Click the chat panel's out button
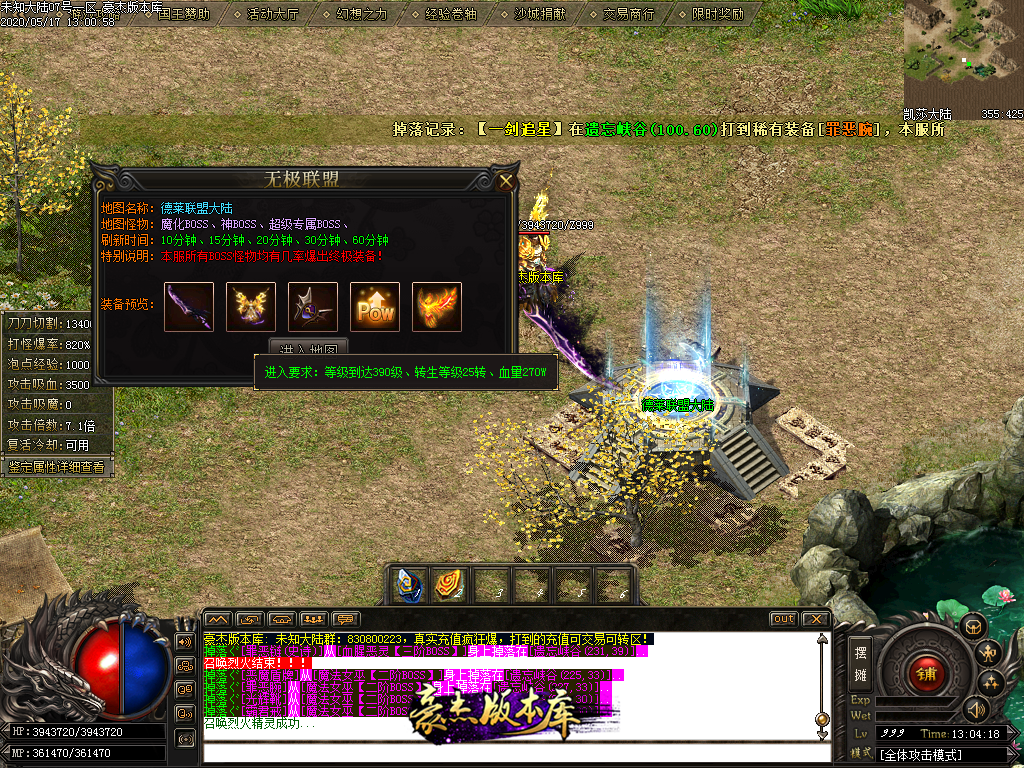Viewport: 1024px width, 768px height. (x=783, y=619)
